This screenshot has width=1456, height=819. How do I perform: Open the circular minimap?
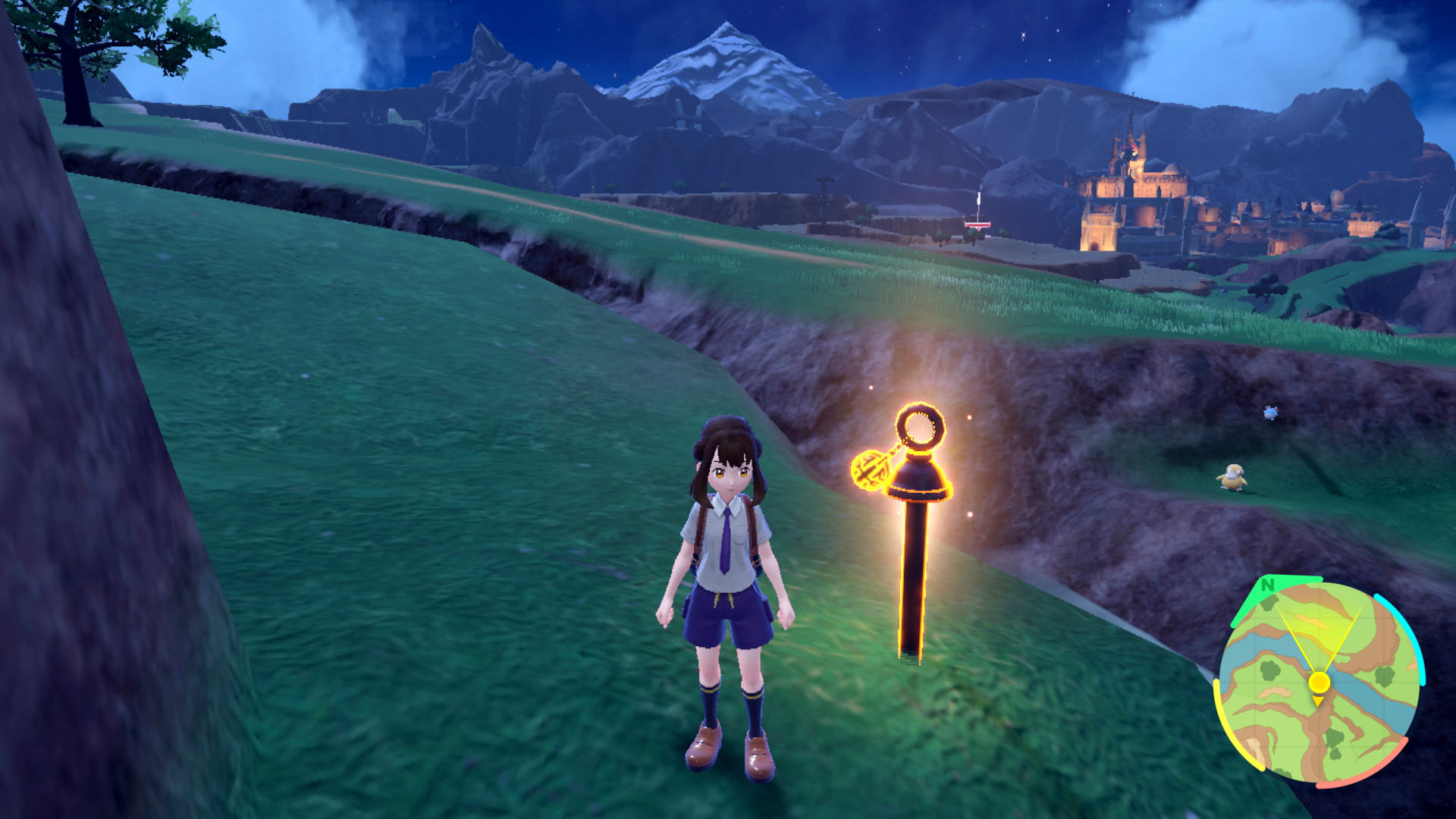coord(1319,681)
